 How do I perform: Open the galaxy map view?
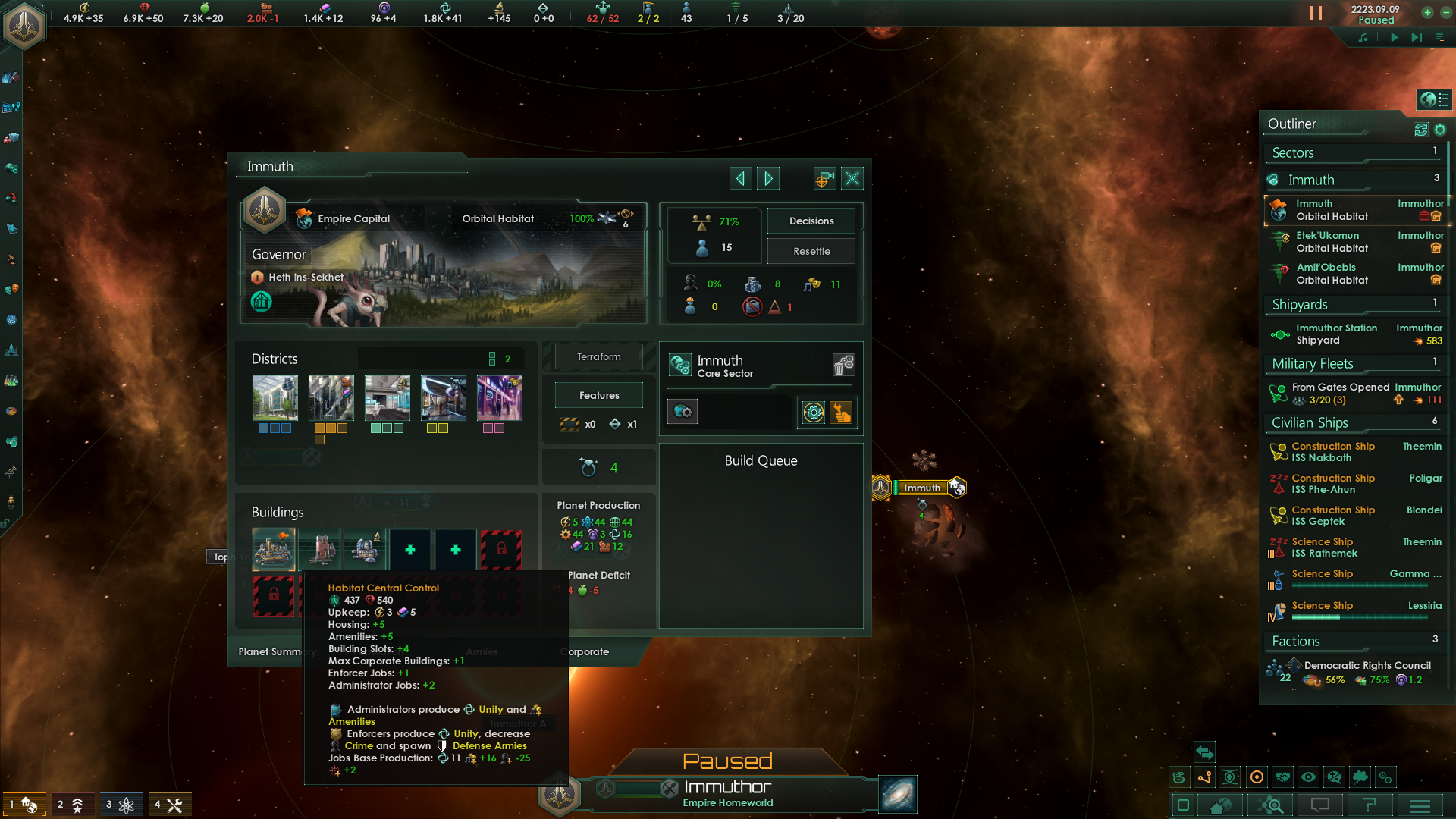point(898,794)
